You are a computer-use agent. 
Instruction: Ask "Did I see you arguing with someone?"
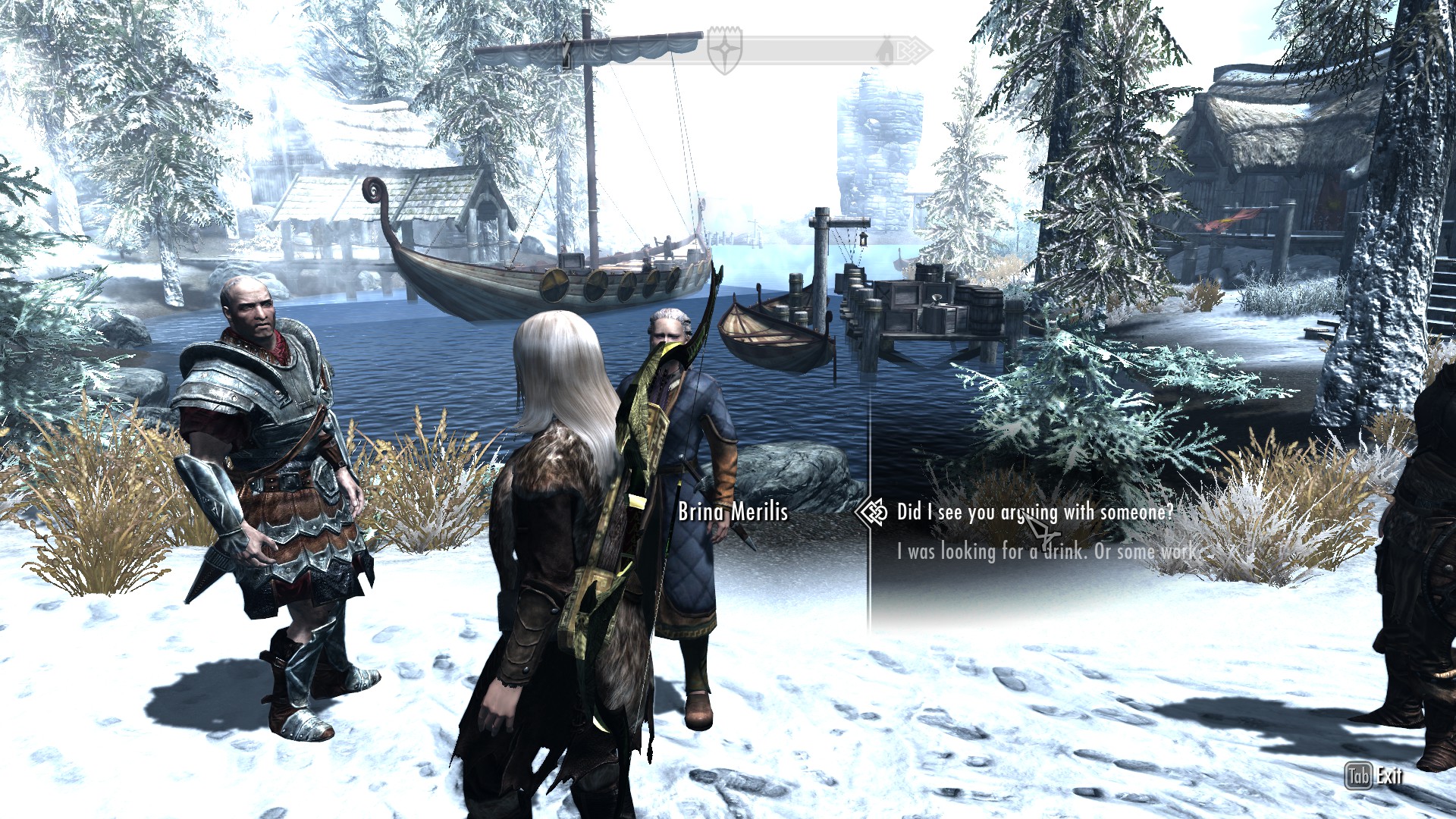1034,513
